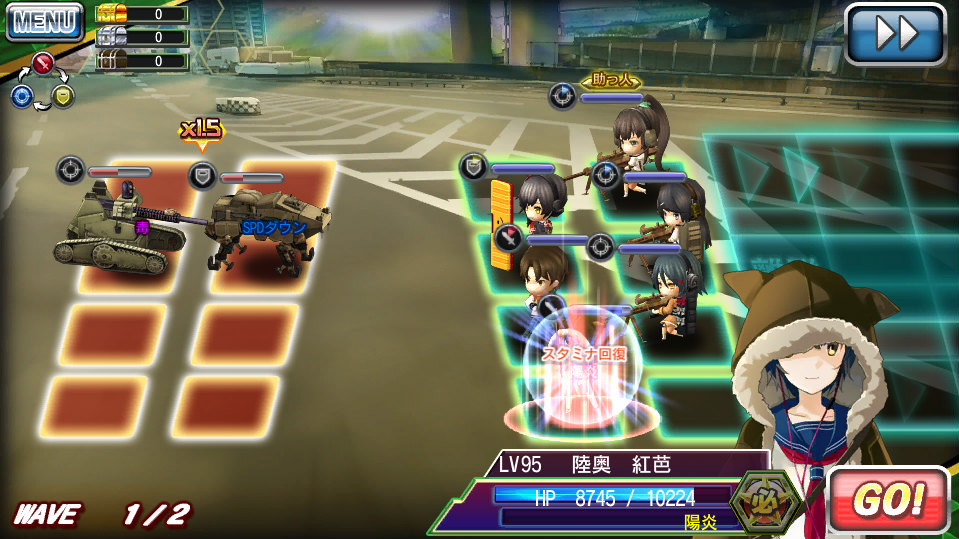Hit the red GO! button
The width and height of the screenshot is (959, 539).
coord(887,500)
